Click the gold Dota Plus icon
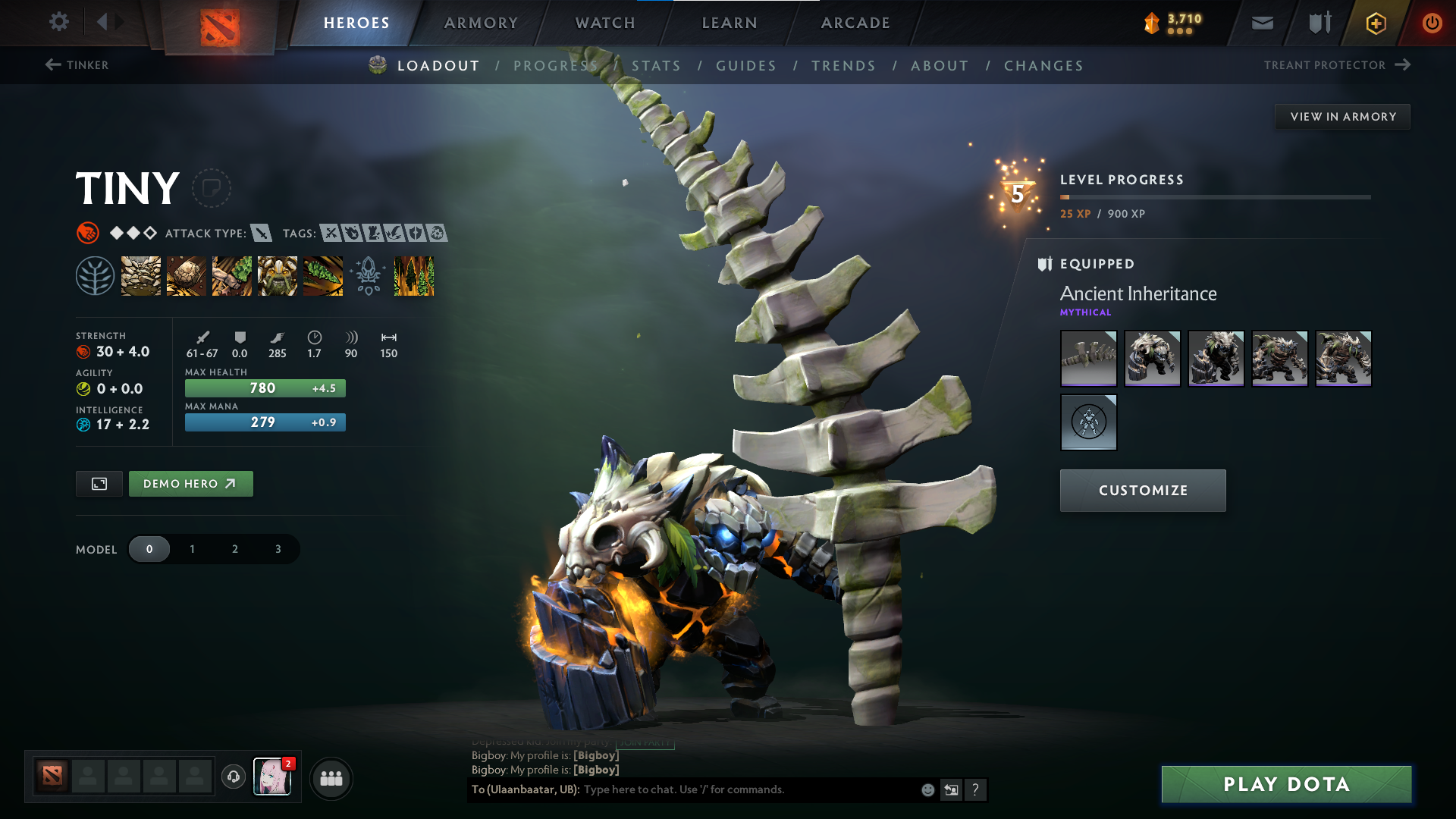 (1375, 23)
